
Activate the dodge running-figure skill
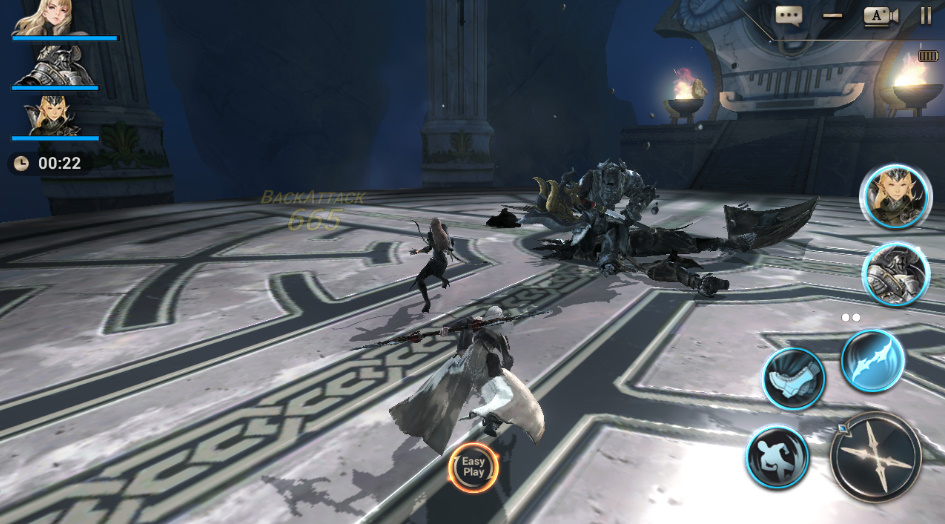[777, 457]
